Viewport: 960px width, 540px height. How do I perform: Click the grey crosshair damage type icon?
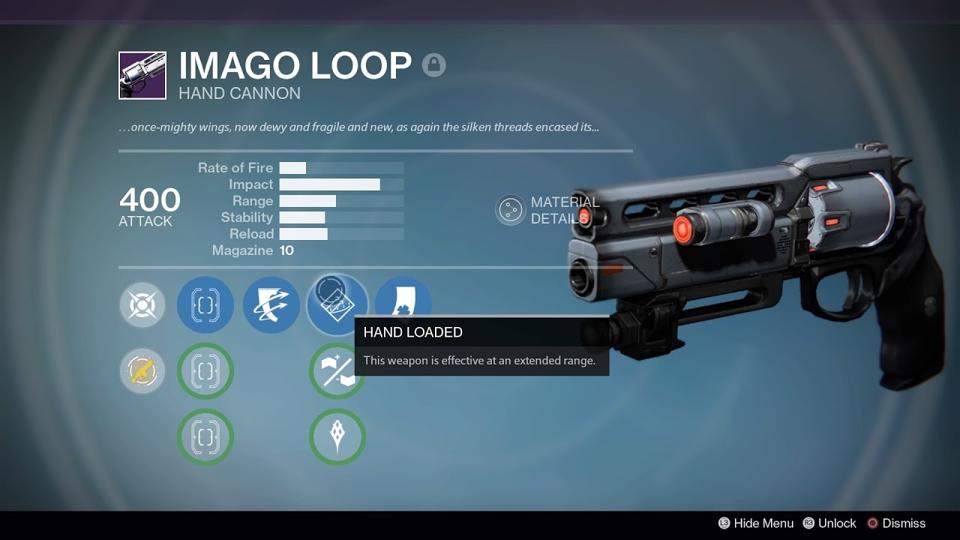tap(143, 305)
